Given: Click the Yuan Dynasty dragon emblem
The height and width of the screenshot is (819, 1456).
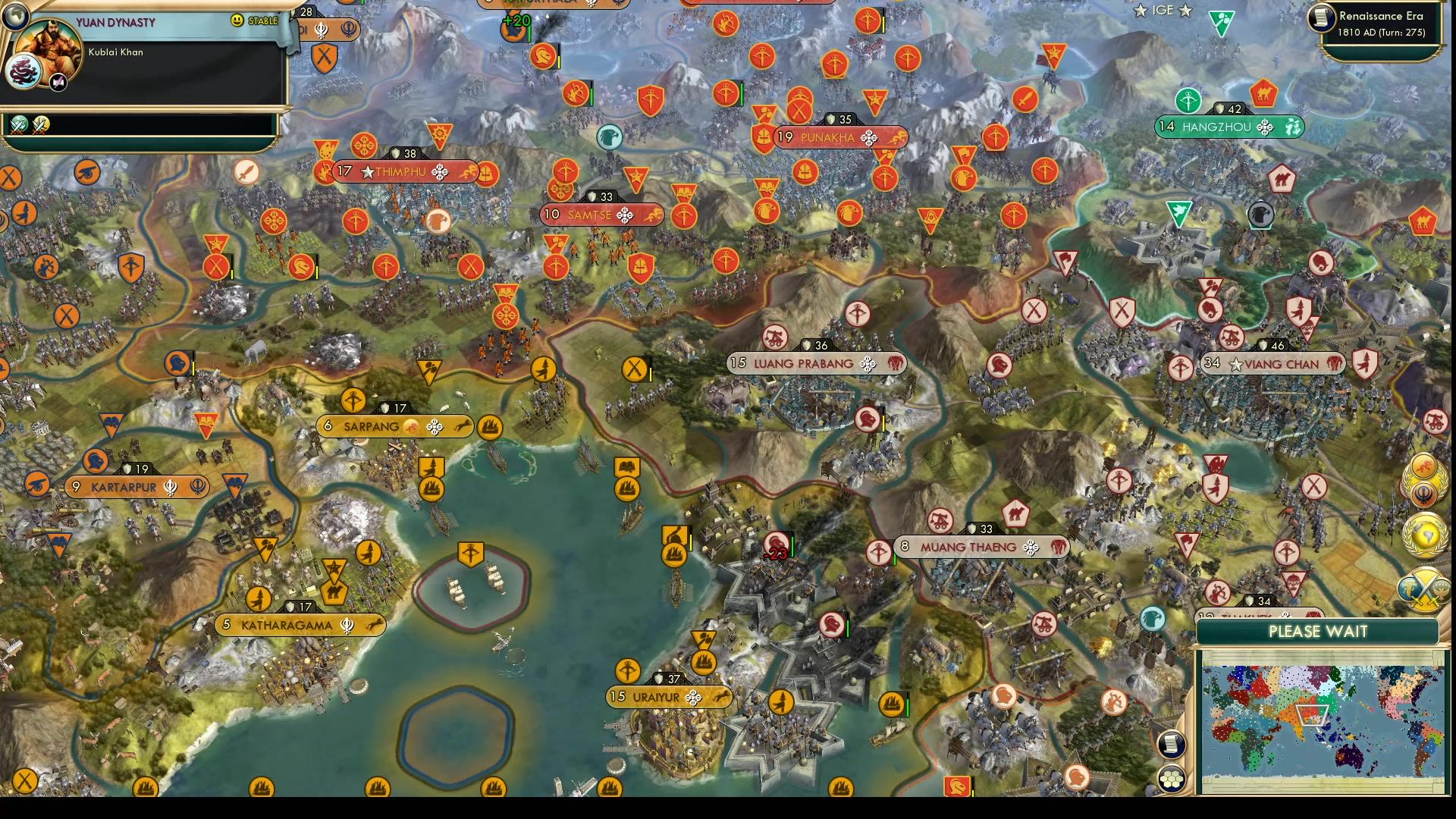Looking at the screenshot, I should tap(23, 73).
